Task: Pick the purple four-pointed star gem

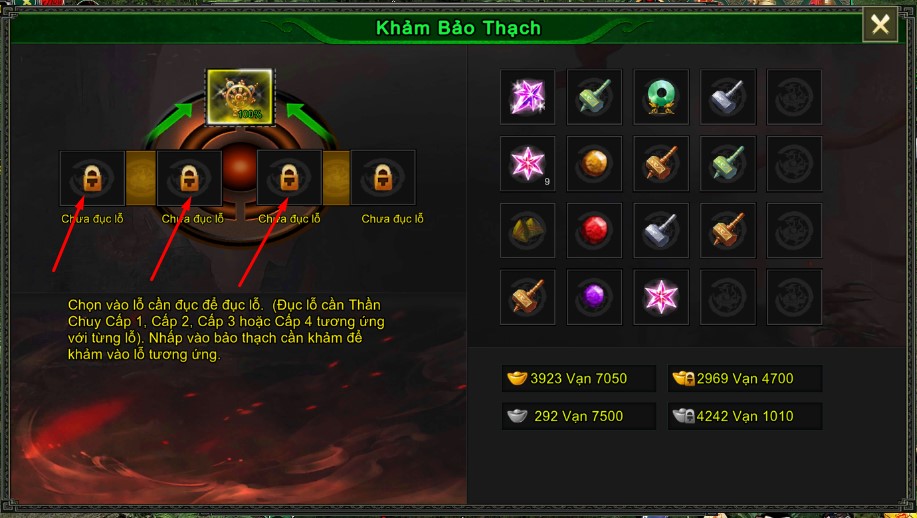Action: (x=527, y=97)
